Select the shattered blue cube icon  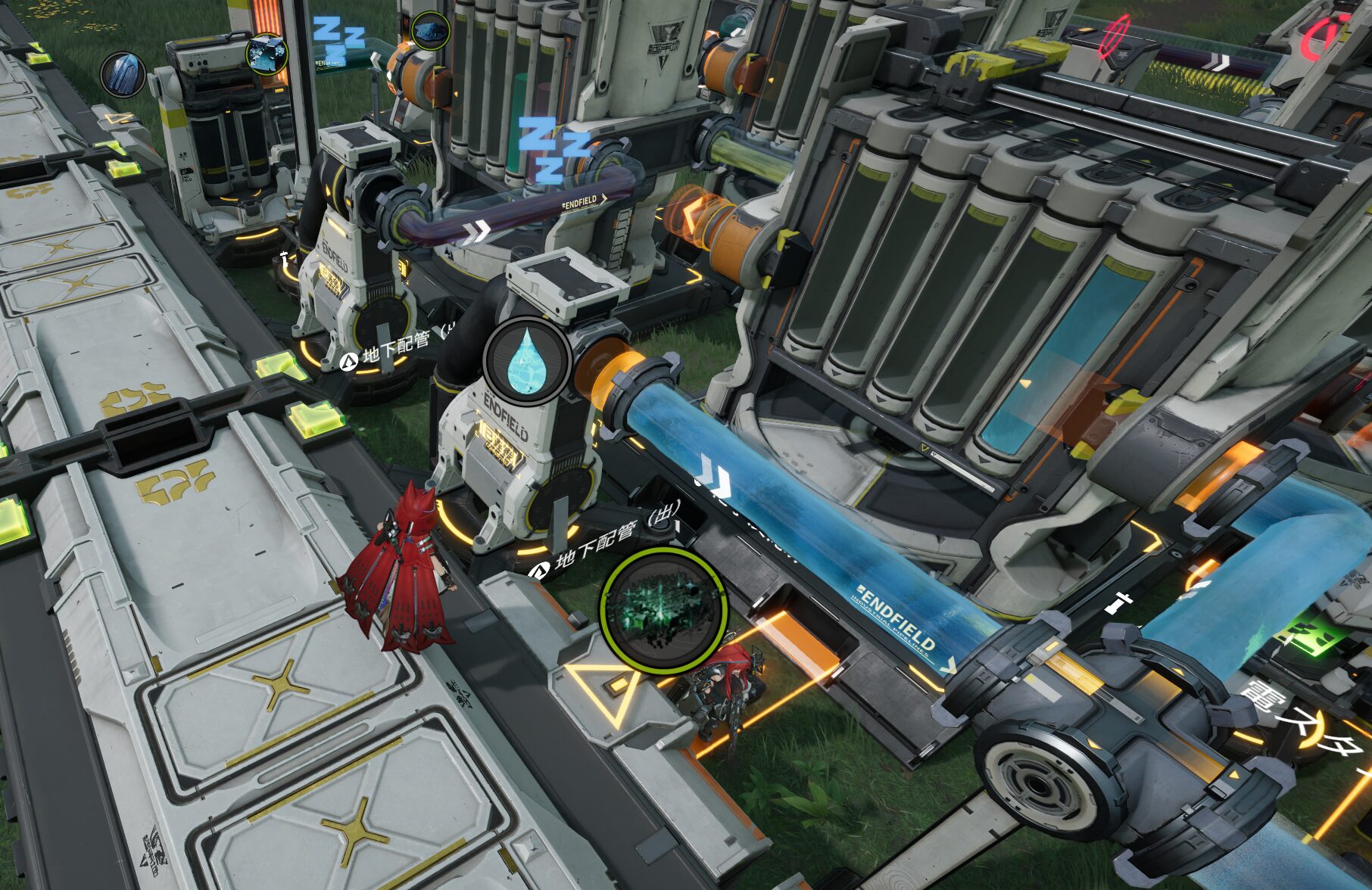267,54
